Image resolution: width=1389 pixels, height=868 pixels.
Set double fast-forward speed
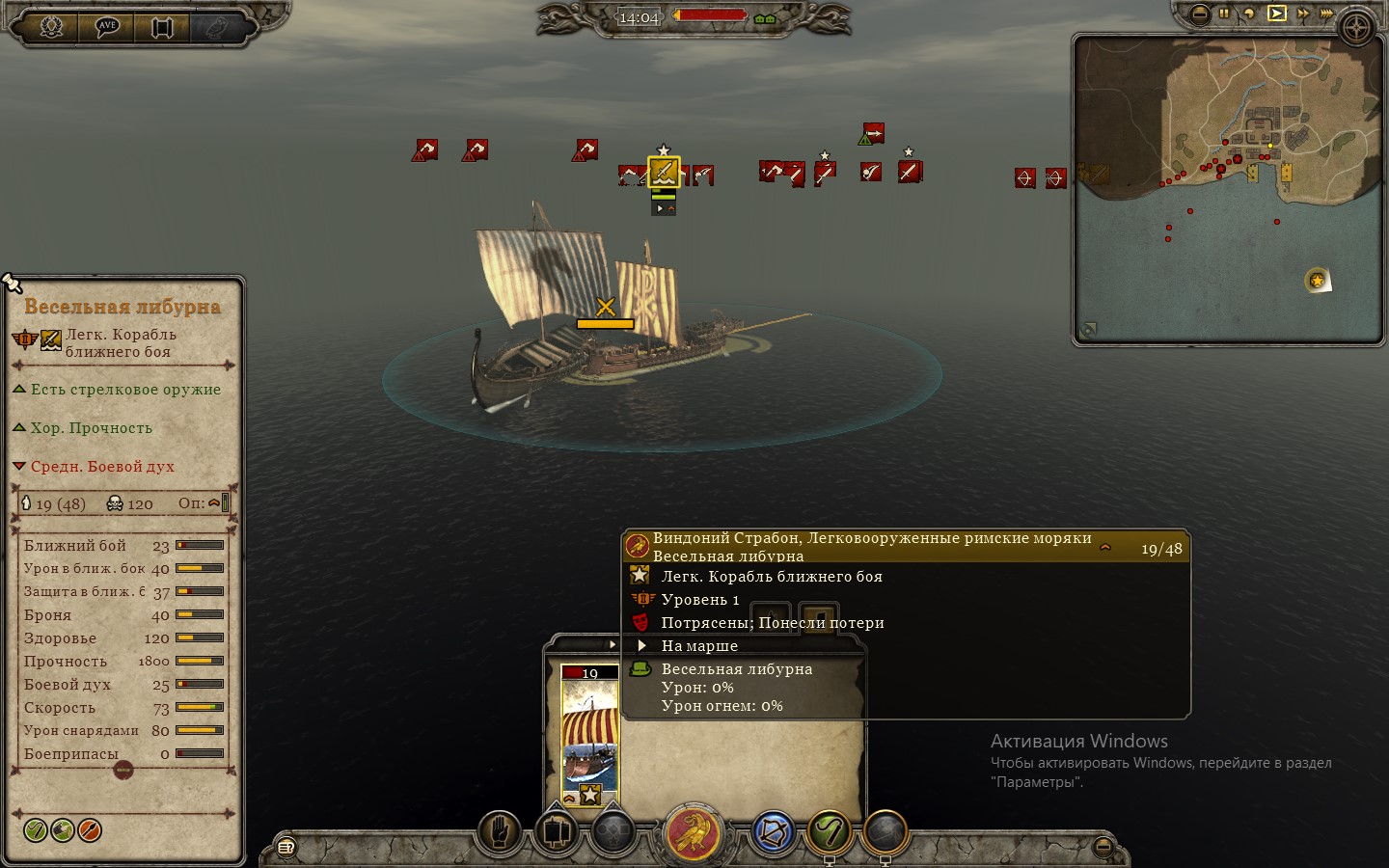coord(1303,14)
